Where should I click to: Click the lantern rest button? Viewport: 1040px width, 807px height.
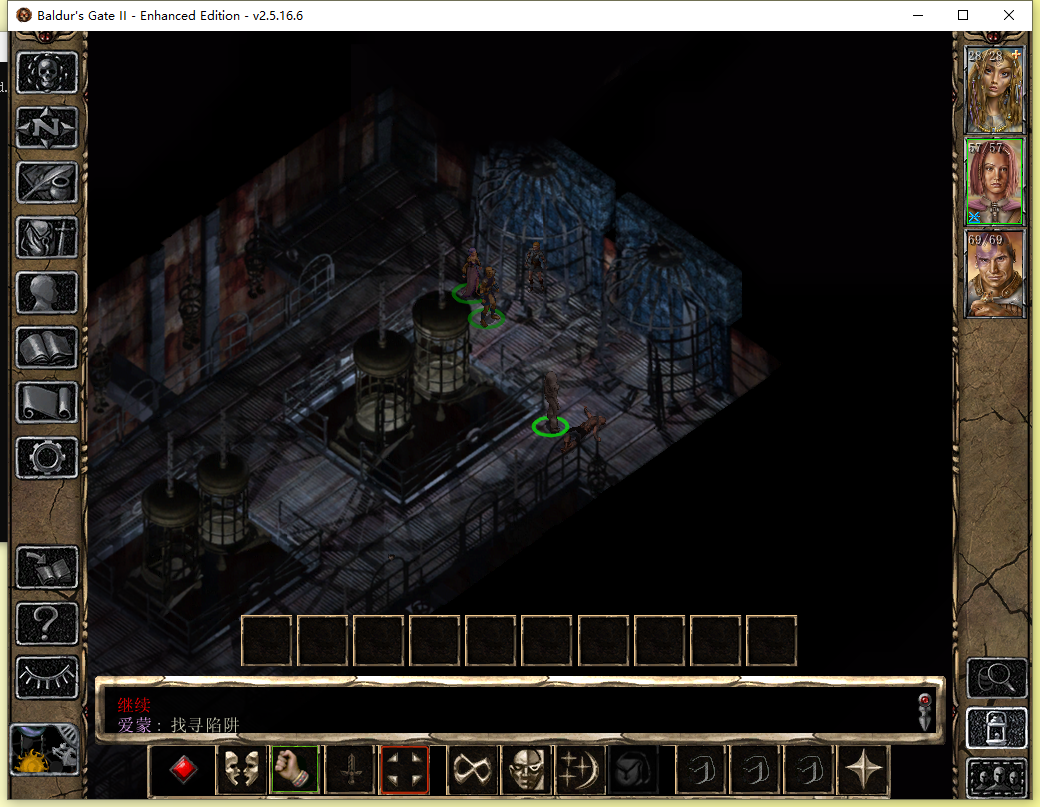tap(996, 728)
